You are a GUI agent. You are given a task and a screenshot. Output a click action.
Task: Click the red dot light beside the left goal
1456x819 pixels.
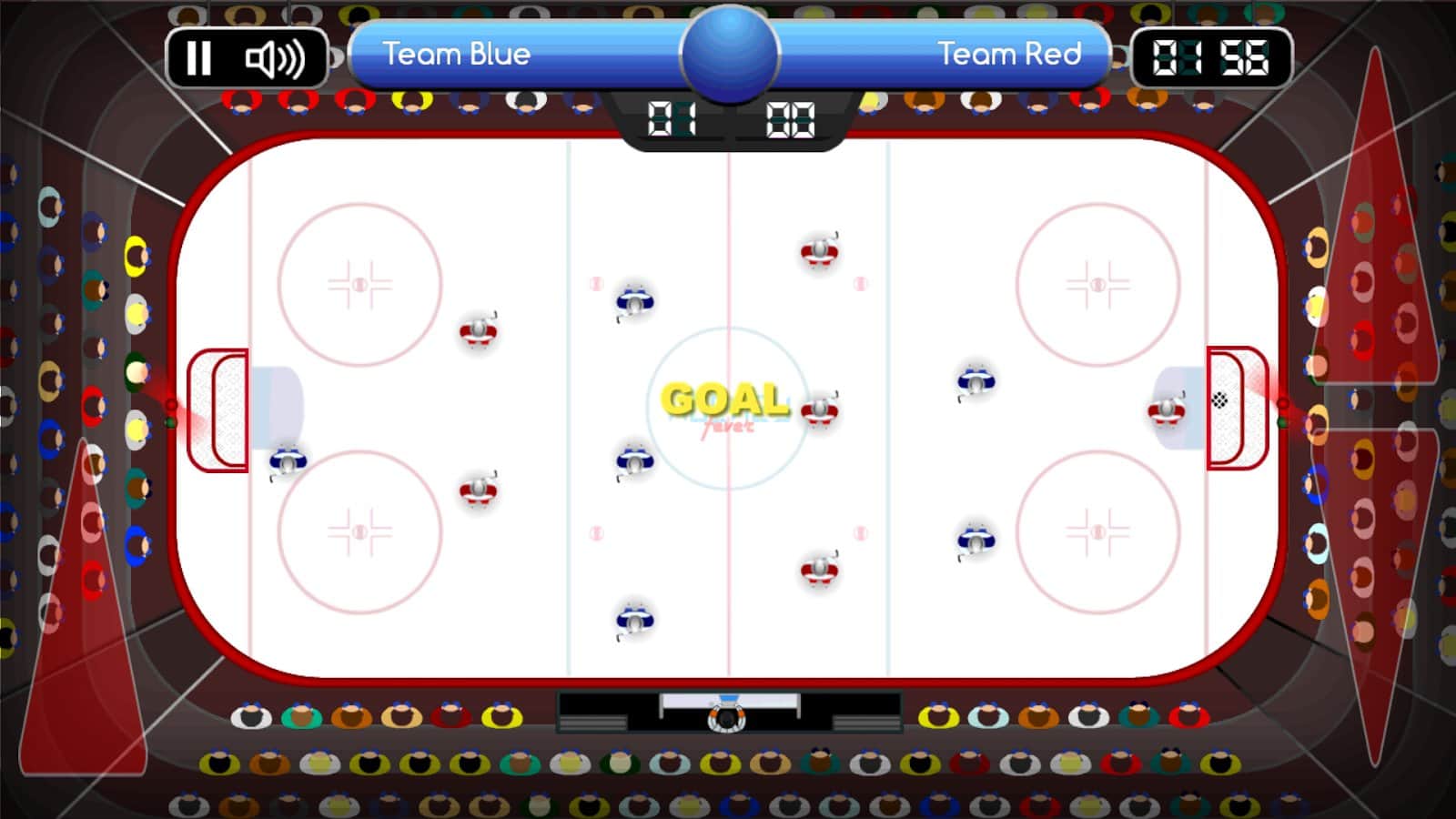pyautogui.click(x=169, y=403)
